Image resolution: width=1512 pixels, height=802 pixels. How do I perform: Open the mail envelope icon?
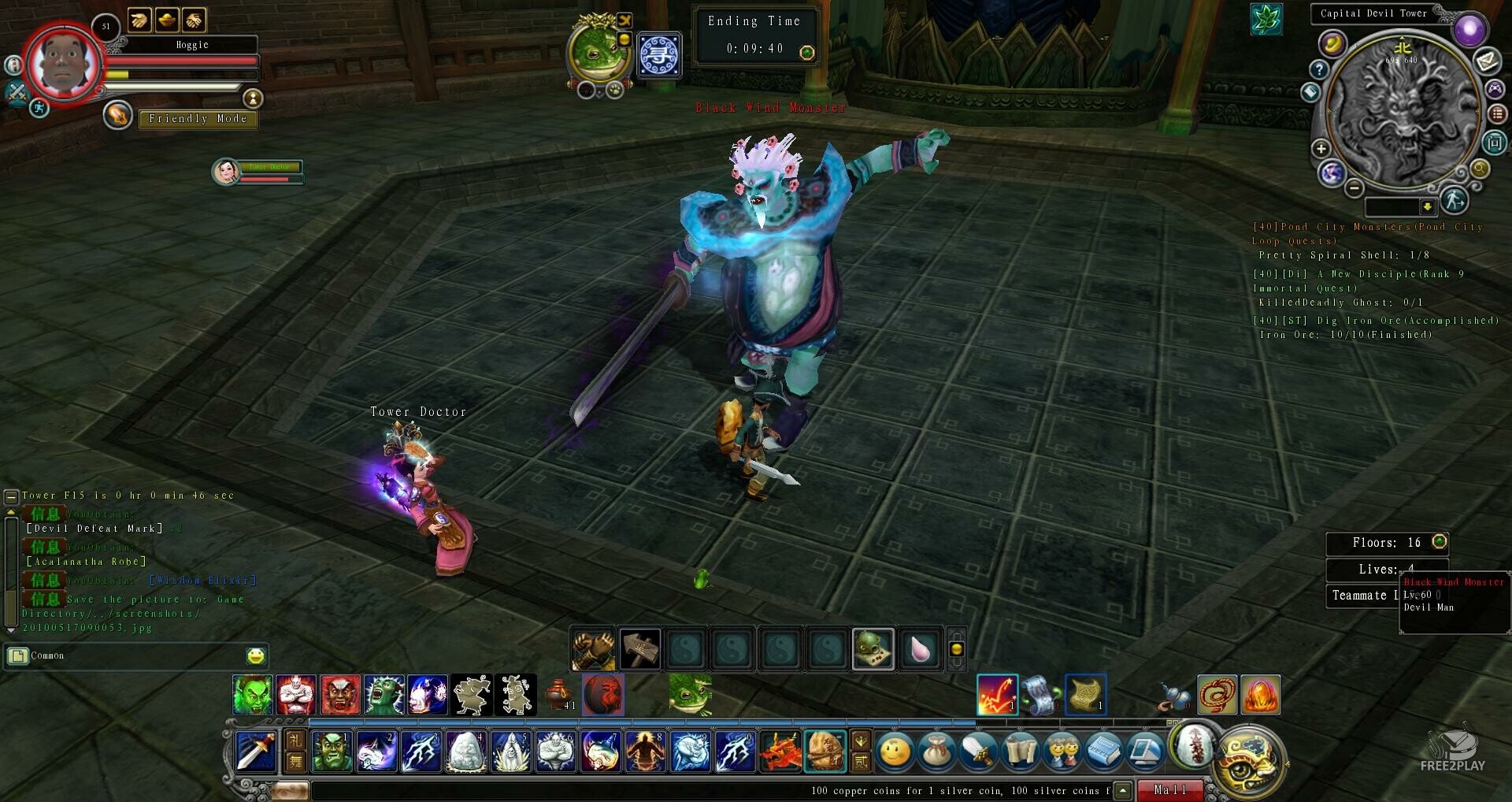pos(1487,60)
